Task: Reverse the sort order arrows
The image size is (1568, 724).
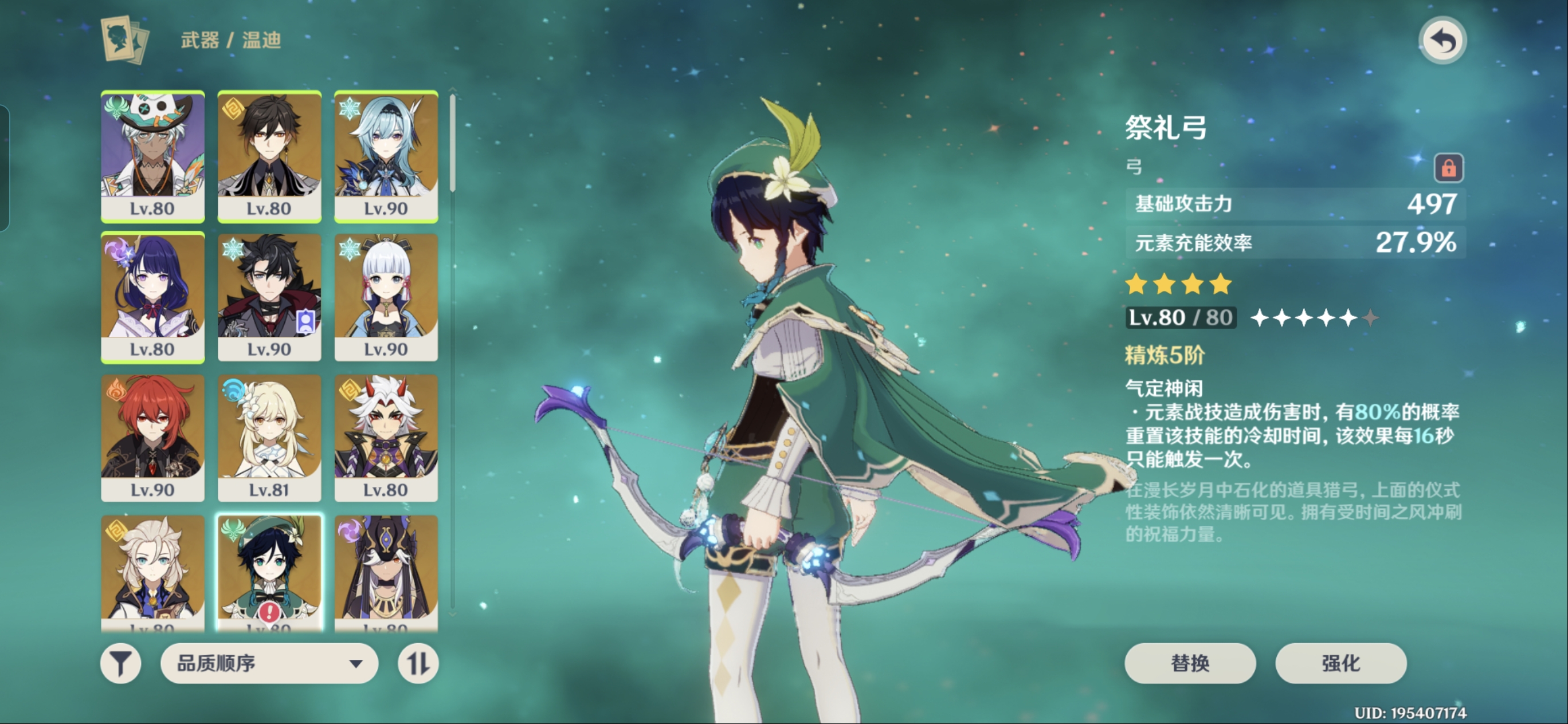Action: 418,663
